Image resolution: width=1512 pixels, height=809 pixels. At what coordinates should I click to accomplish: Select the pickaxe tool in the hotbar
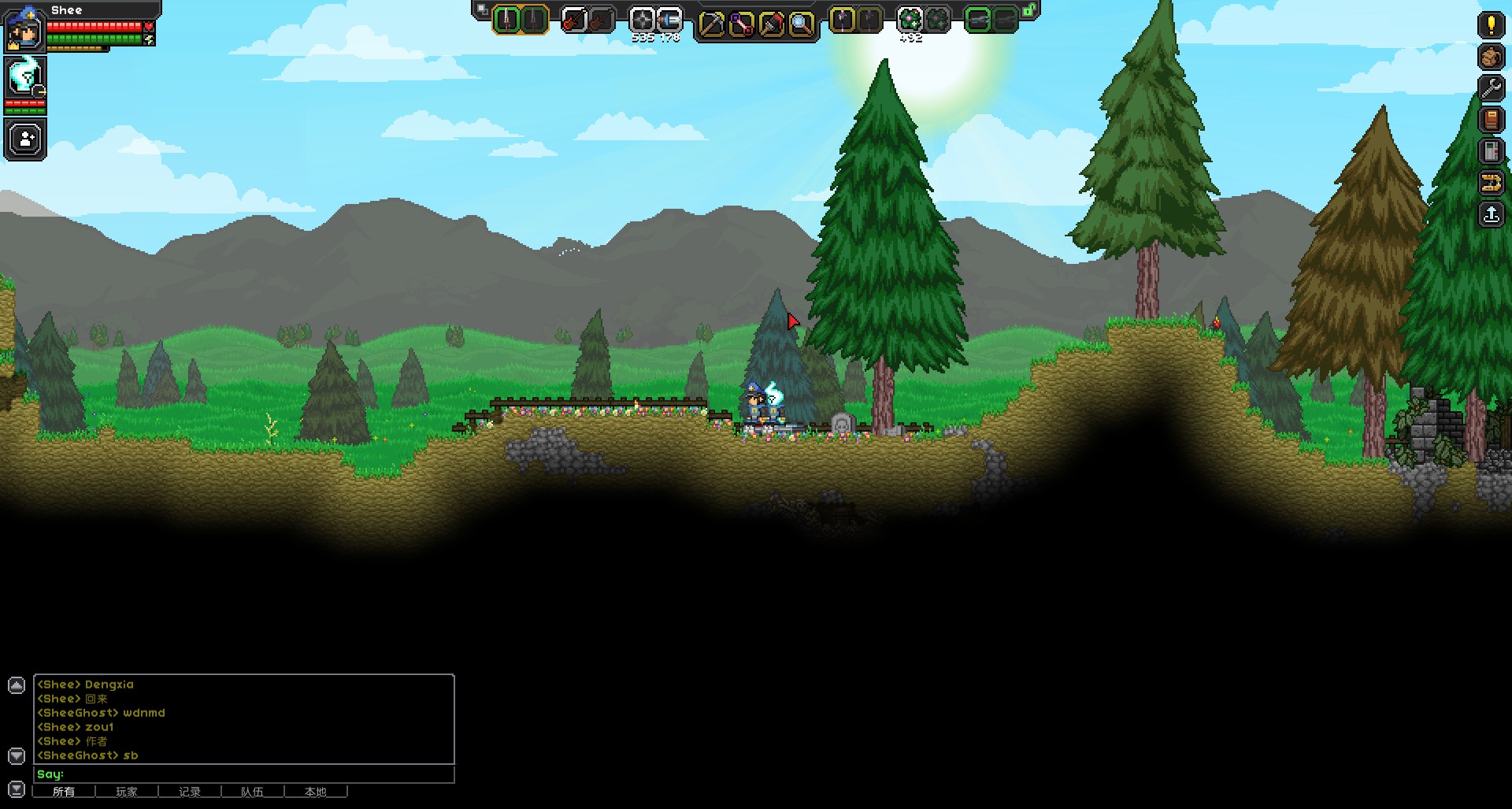pos(711,24)
